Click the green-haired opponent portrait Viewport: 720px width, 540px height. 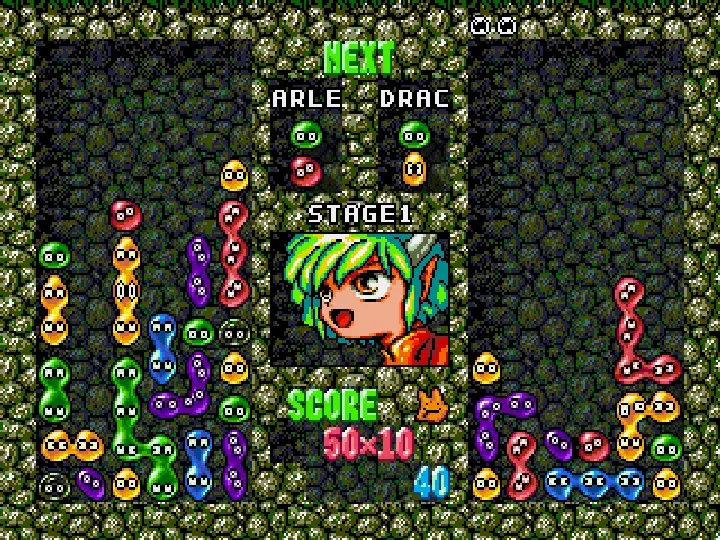360,298
